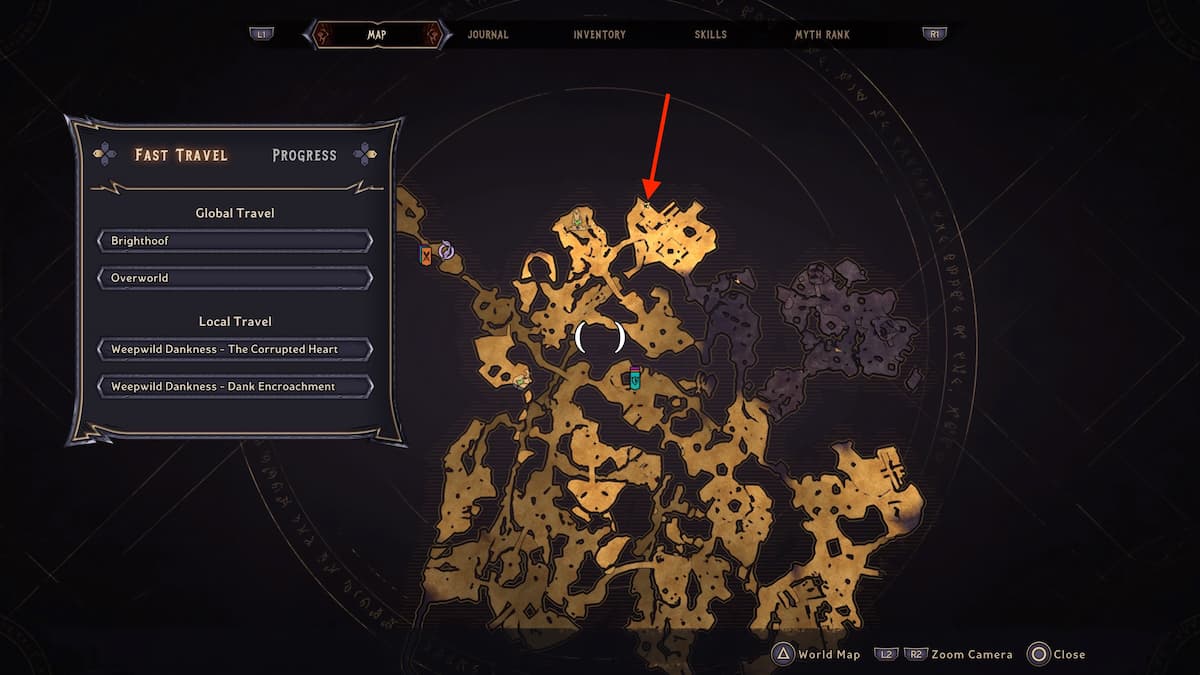Show the Skills tab
This screenshot has height=675, width=1200.
(x=711, y=35)
